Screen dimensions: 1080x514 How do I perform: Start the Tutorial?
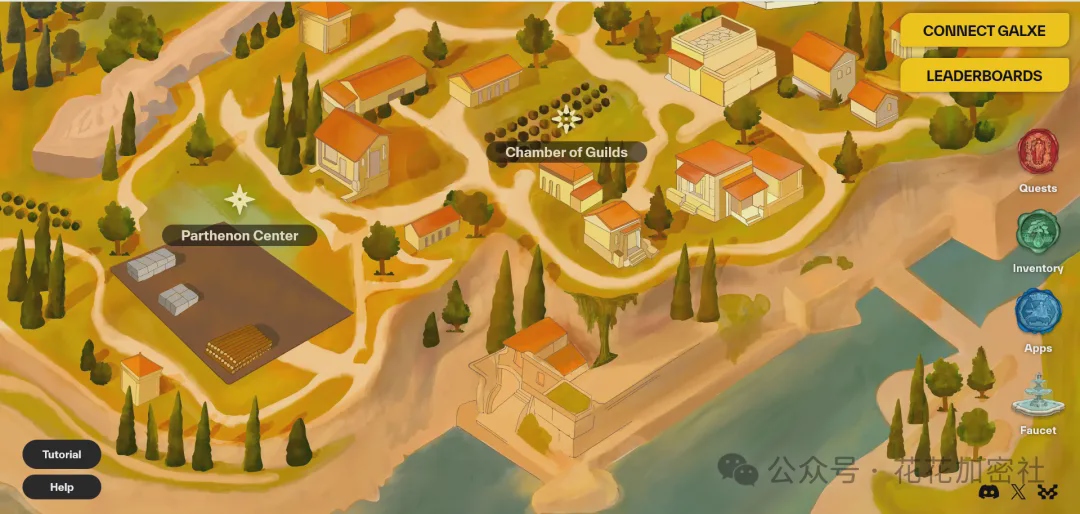[62, 455]
